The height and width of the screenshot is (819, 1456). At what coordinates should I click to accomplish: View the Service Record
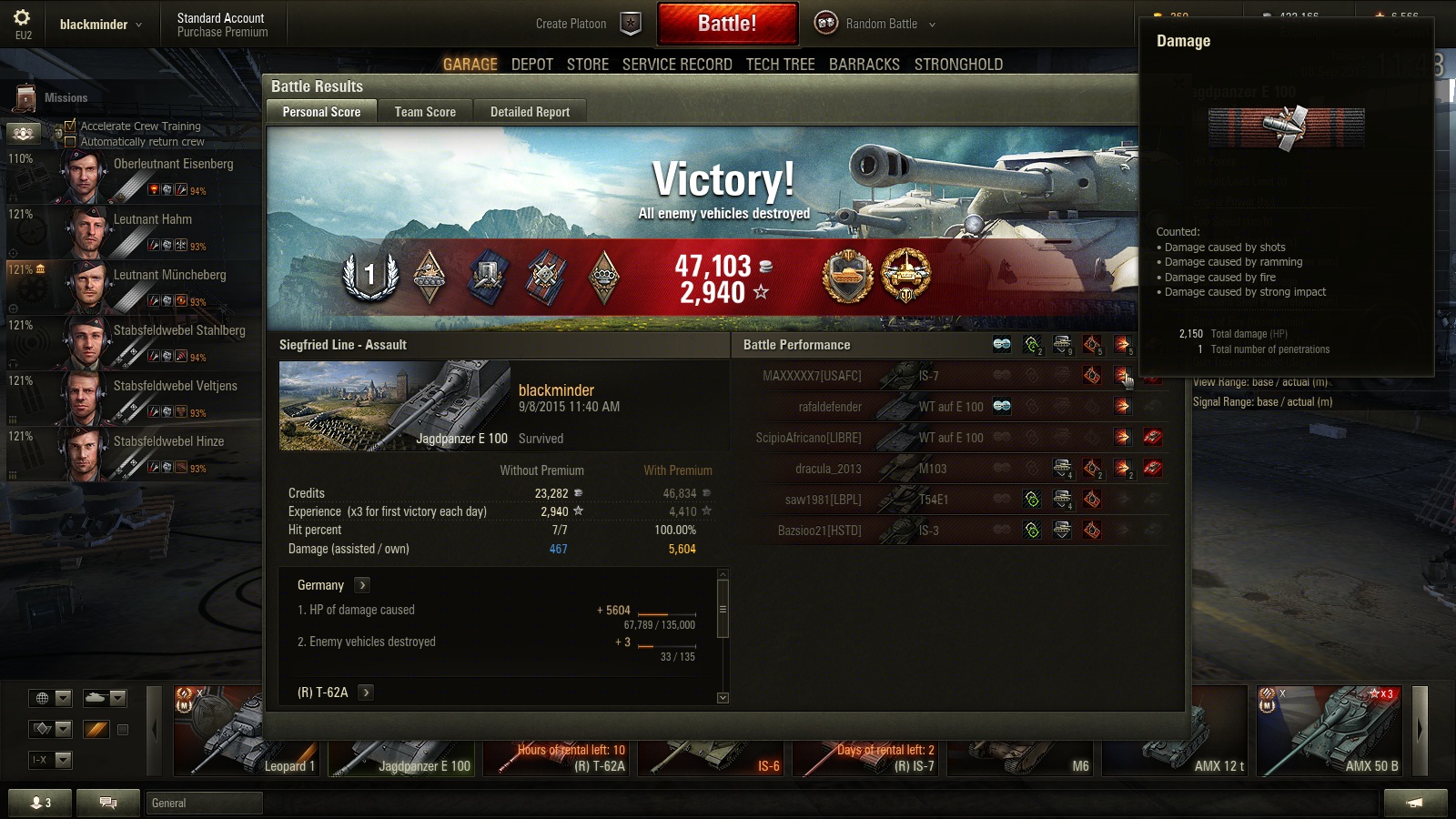click(x=677, y=65)
